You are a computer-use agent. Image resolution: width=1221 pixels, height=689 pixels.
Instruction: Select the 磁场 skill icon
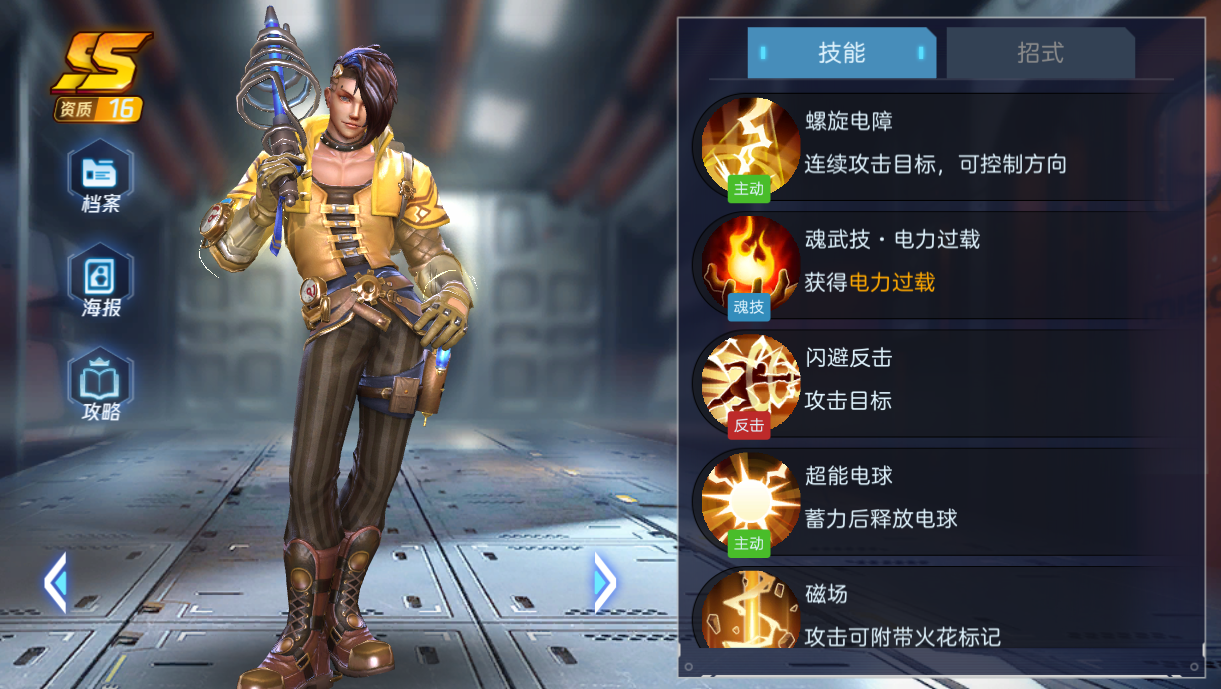point(749,609)
